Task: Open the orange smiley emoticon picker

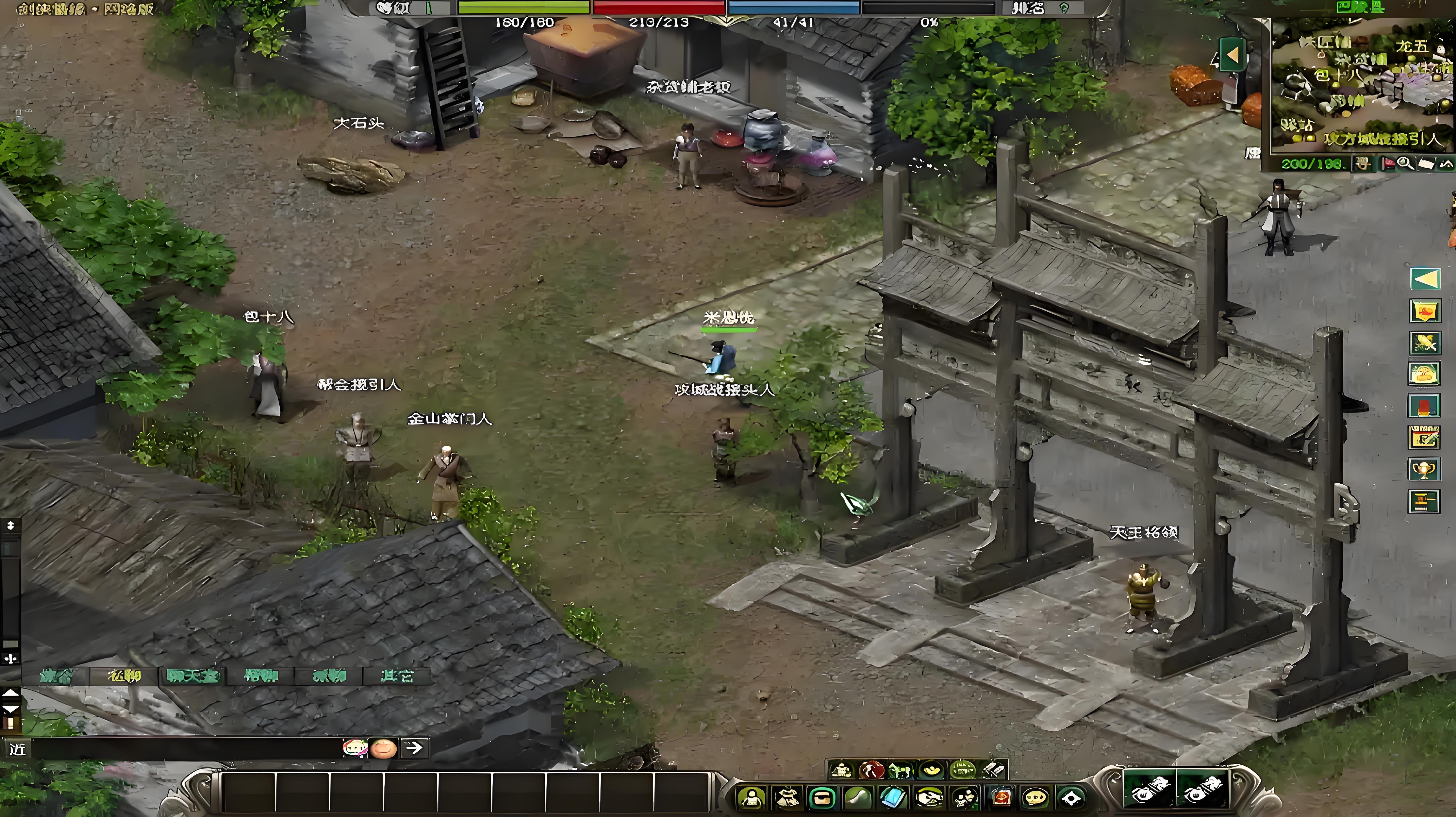Action: pos(383,748)
